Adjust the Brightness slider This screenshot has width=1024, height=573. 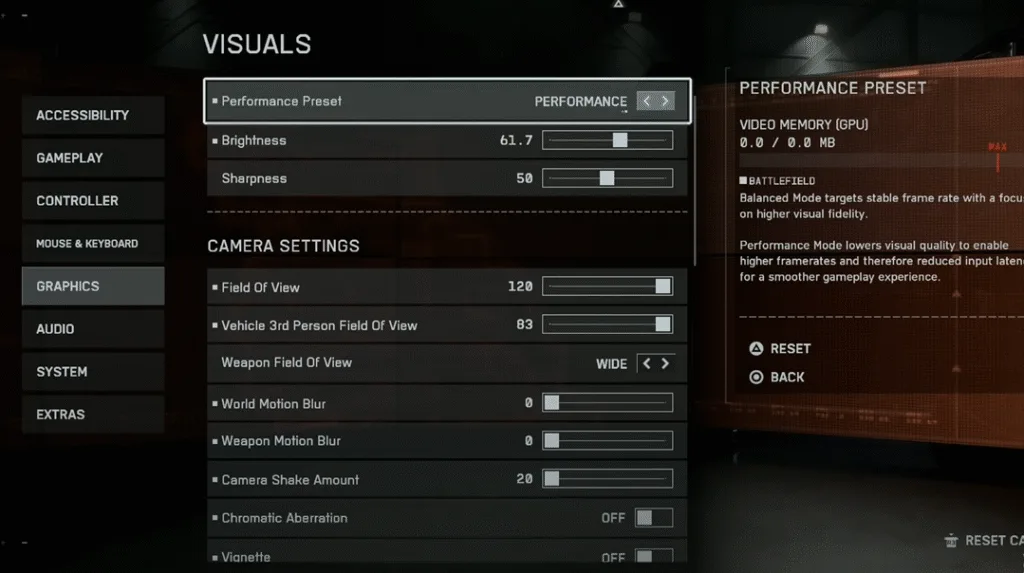[x=607, y=141]
